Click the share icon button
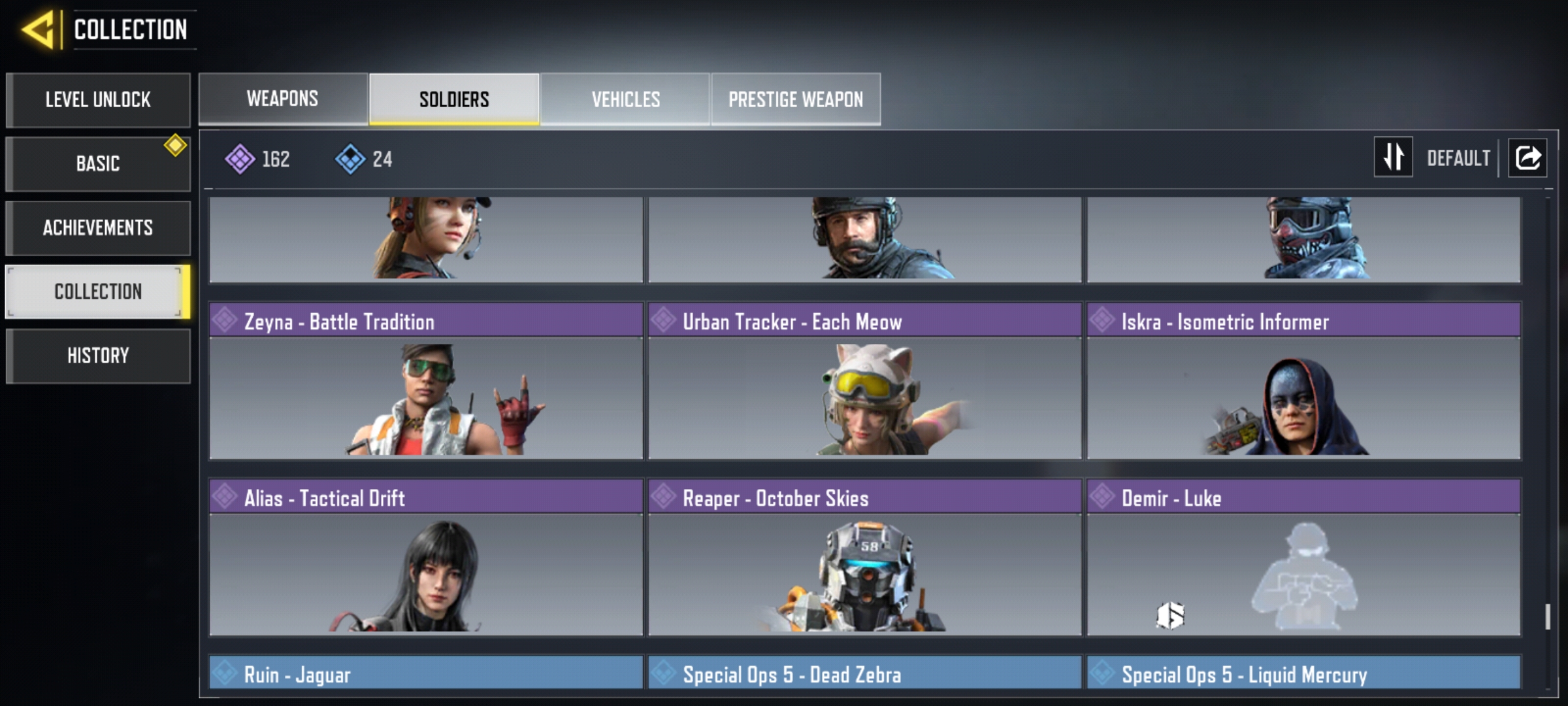The image size is (1568, 706). coord(1527,158)
